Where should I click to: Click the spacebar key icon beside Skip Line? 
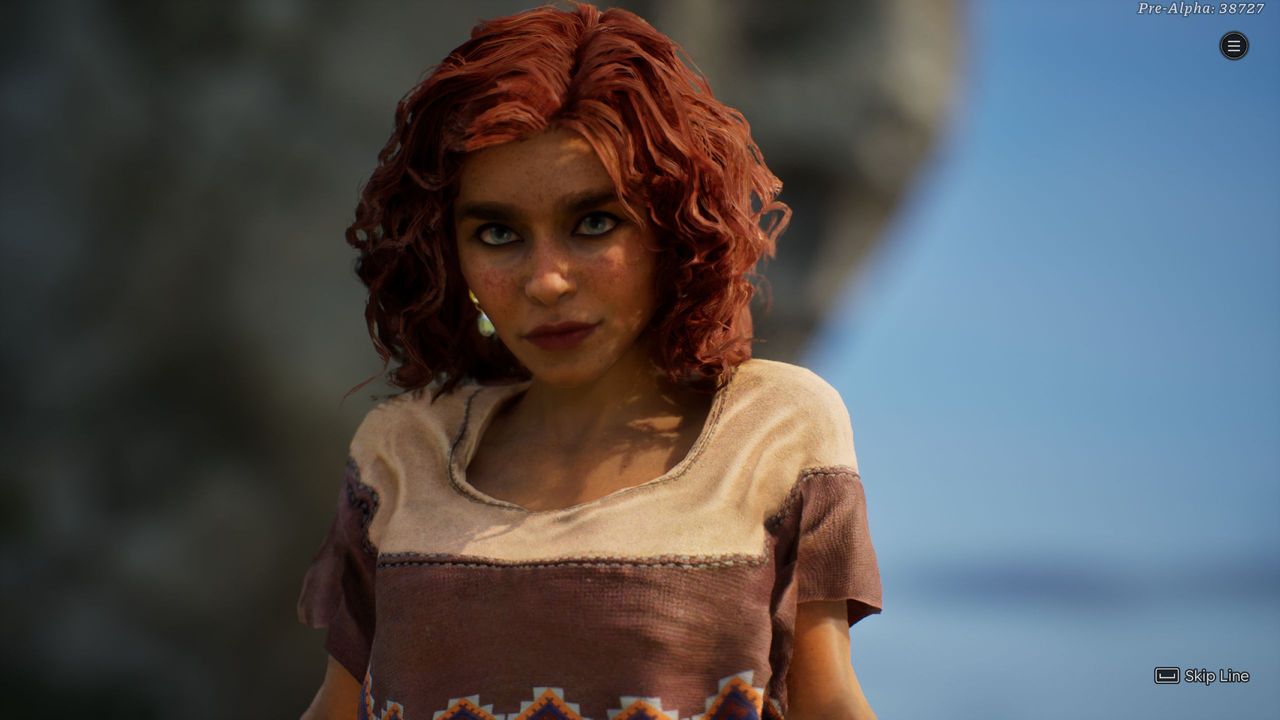click(1165, 677)
